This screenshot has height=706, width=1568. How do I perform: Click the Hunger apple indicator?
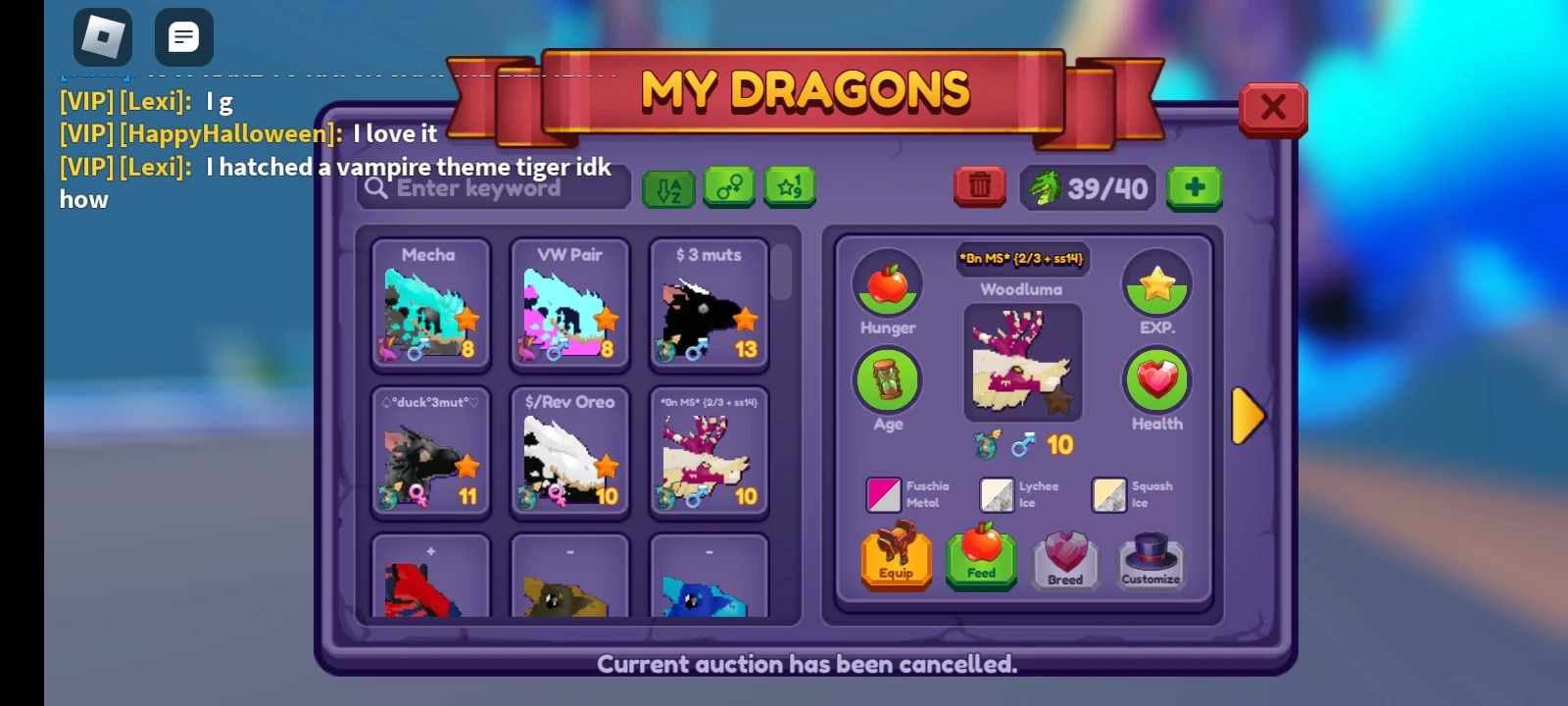(x=887, y=284)
